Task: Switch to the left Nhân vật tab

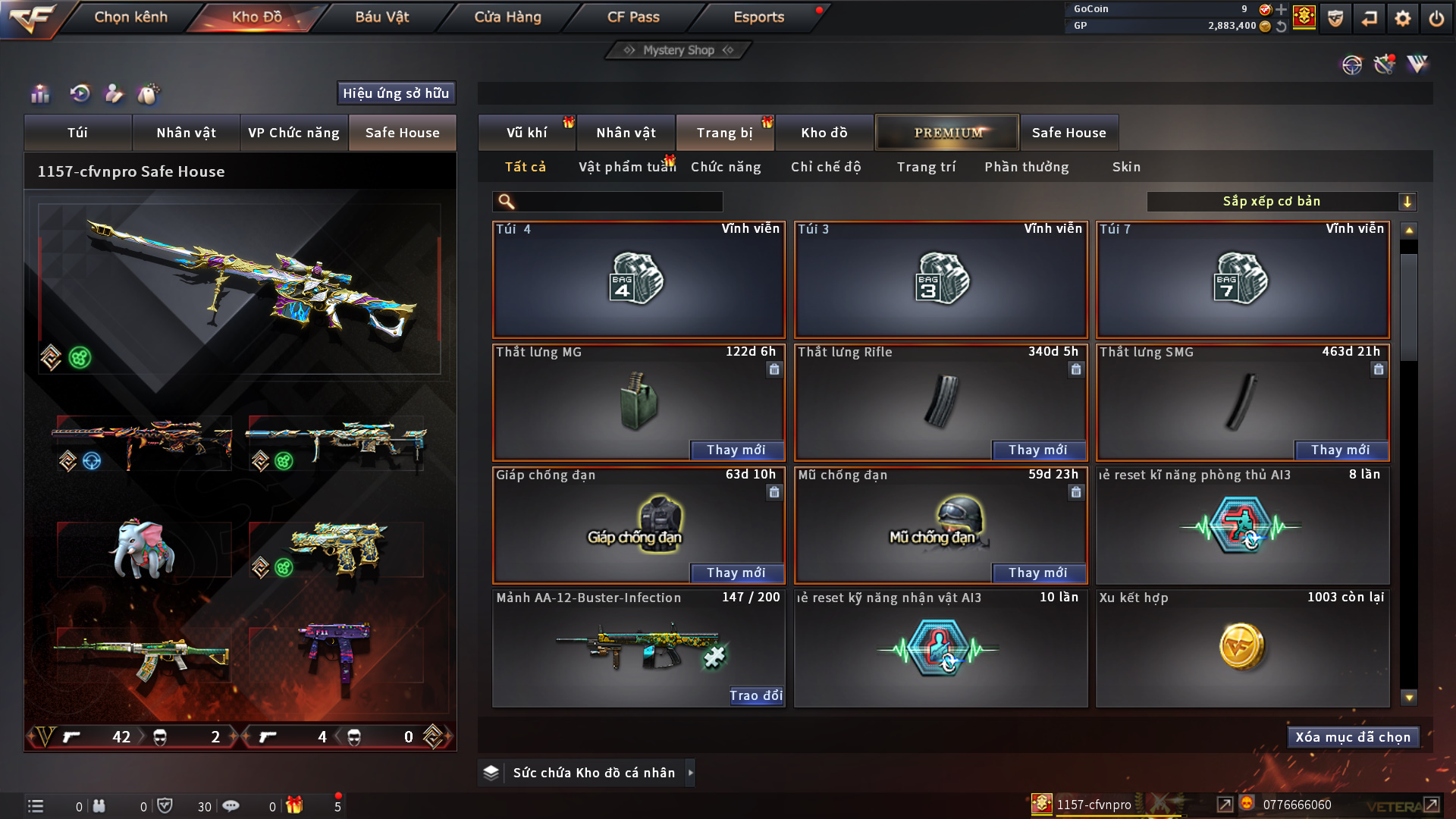Action: click(x=186, y=133)
